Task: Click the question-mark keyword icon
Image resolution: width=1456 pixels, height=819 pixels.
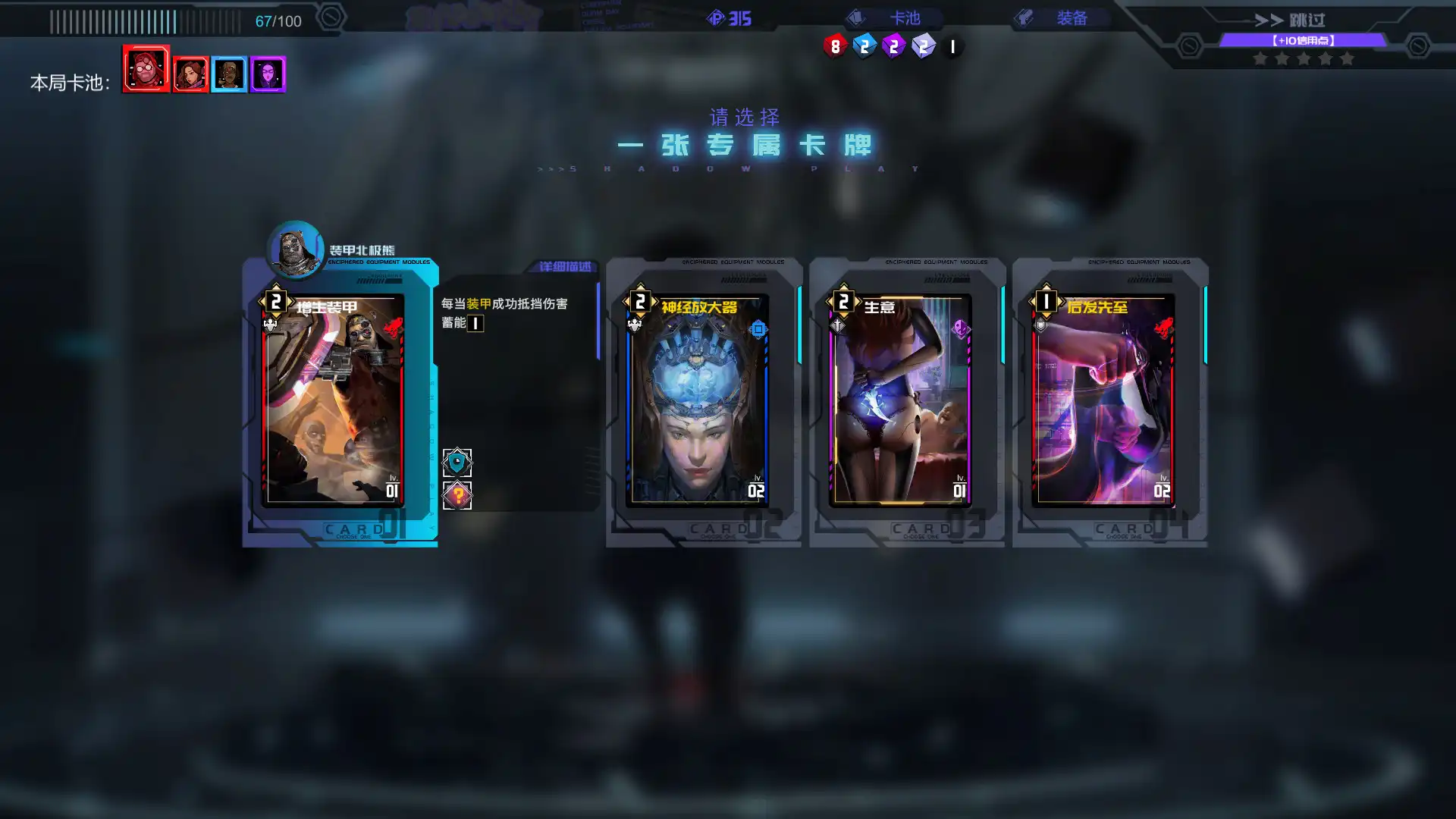Action: 458,494
